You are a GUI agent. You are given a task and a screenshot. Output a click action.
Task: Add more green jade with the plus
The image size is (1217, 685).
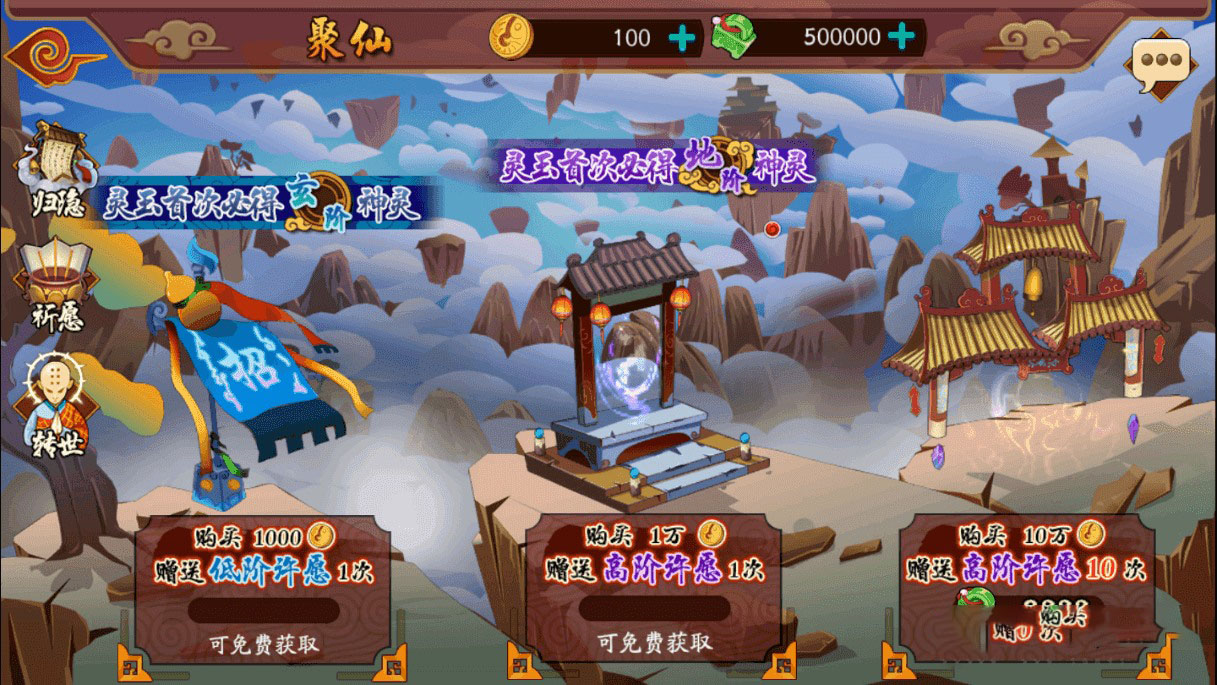[x=901, y=37]
